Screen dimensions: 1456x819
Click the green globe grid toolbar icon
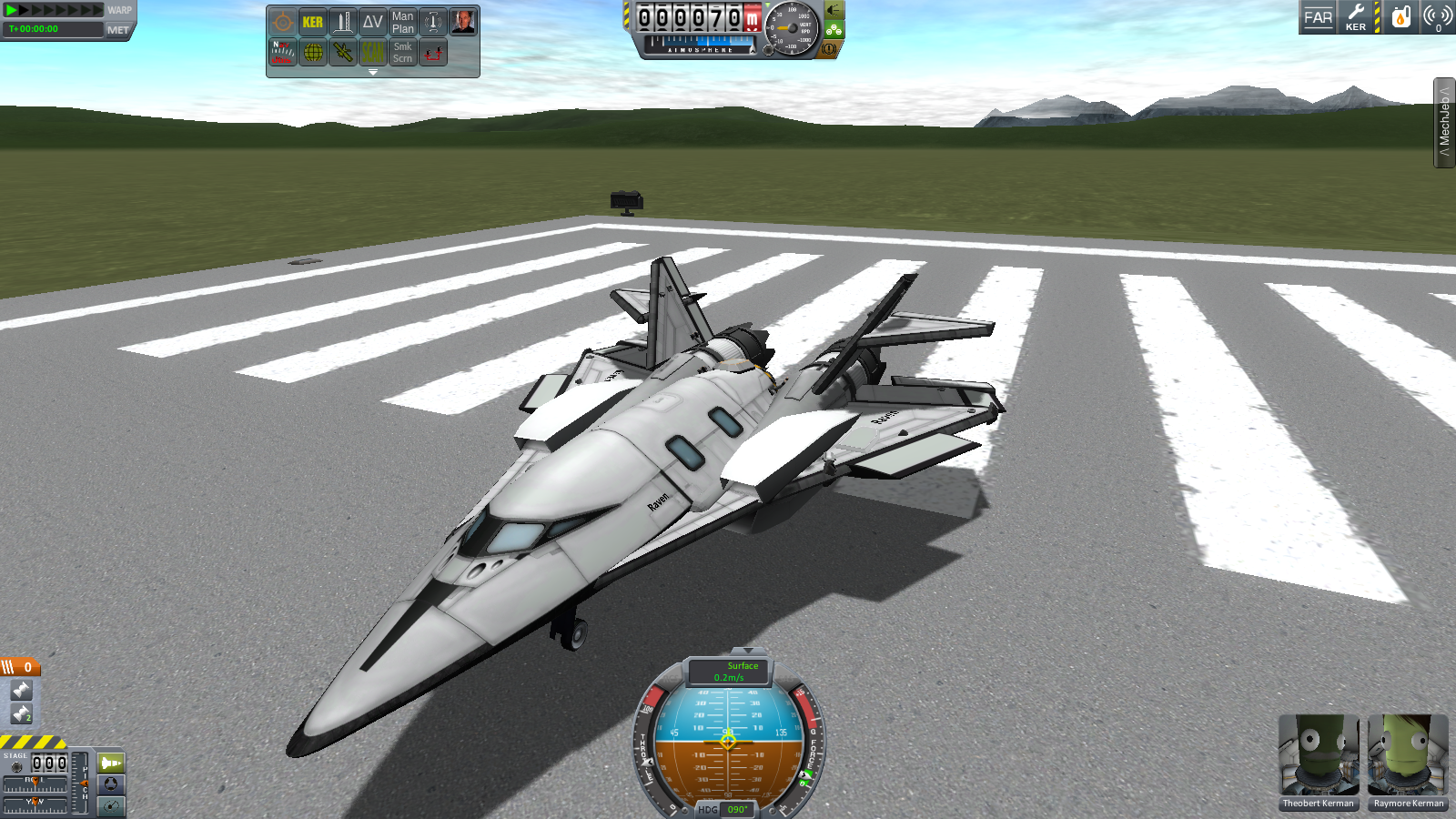point(312,52)
